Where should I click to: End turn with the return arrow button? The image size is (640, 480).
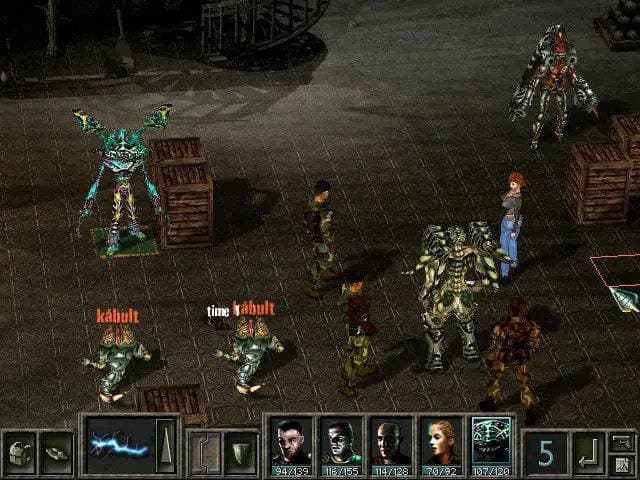pyautogui.click(x=588, y=453)
